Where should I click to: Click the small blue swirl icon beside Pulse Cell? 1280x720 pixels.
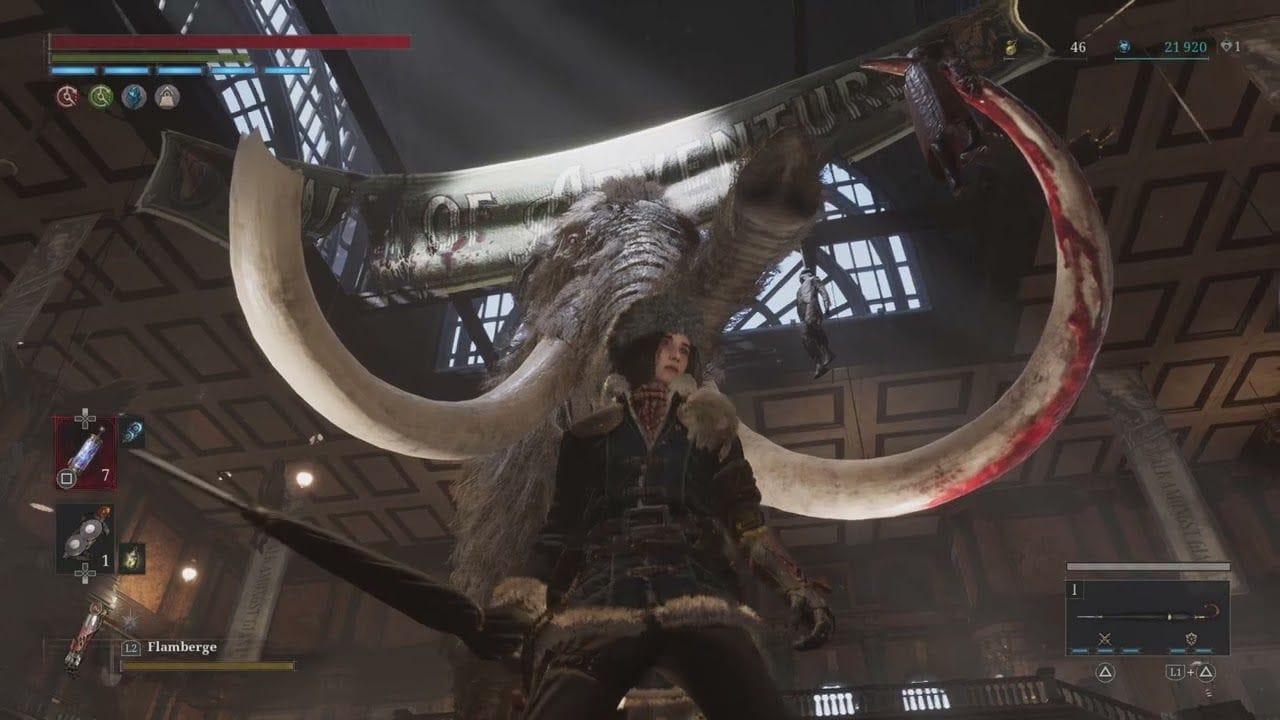pos(133,430)
